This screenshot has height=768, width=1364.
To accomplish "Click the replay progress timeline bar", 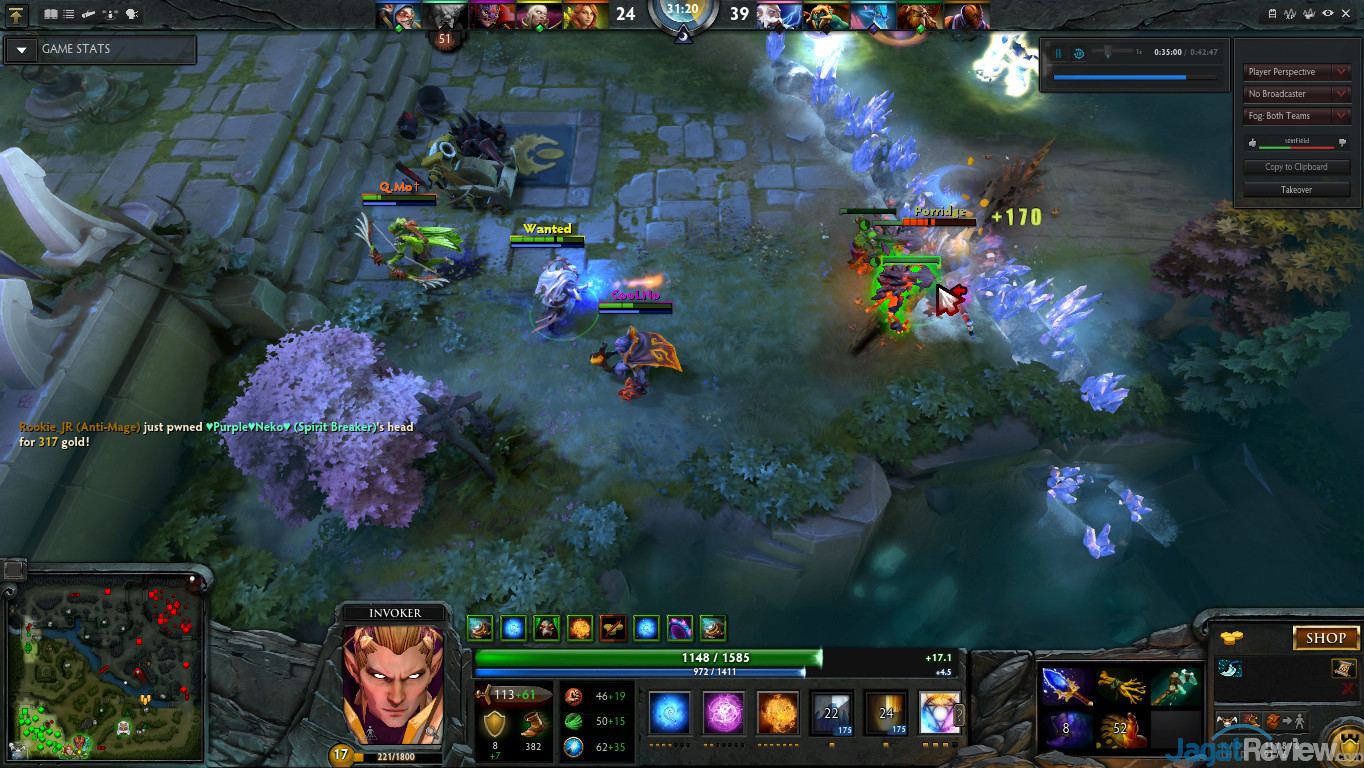I will (x=1135, y=77).
